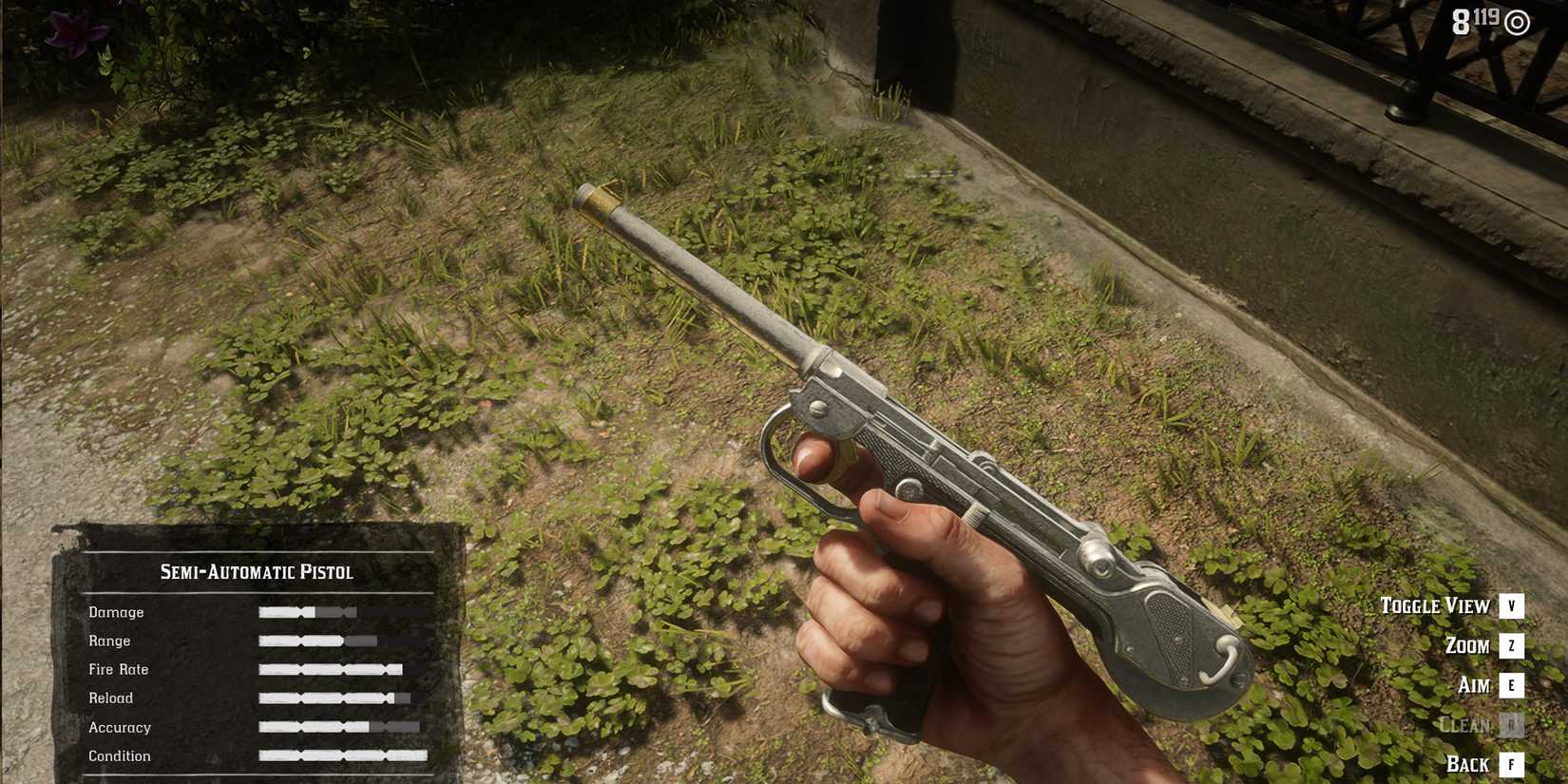Click the Accuracy stat label
Image resolution: width=1568 pixels, height=784 pixels.
pos(121,728)
